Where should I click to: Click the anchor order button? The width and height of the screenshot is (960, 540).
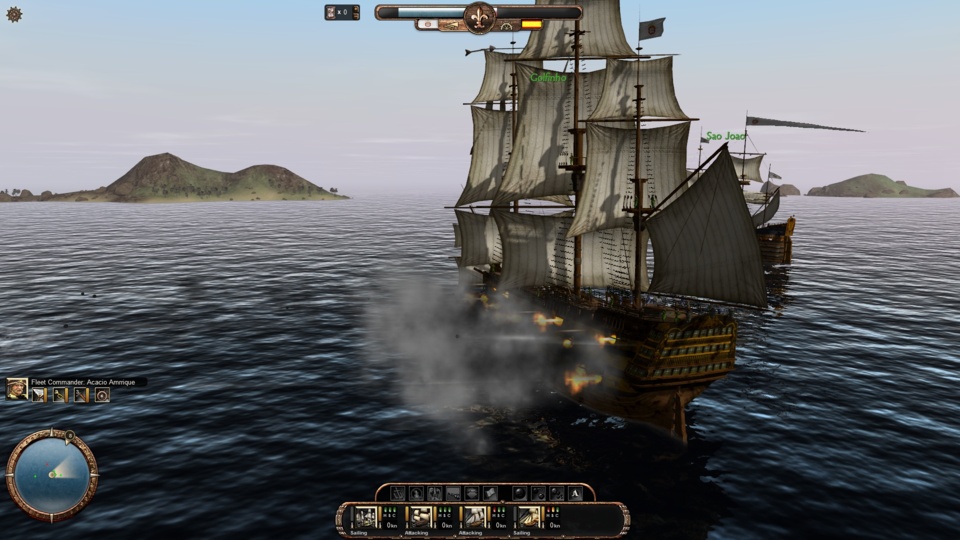click(x=398, y=493)
